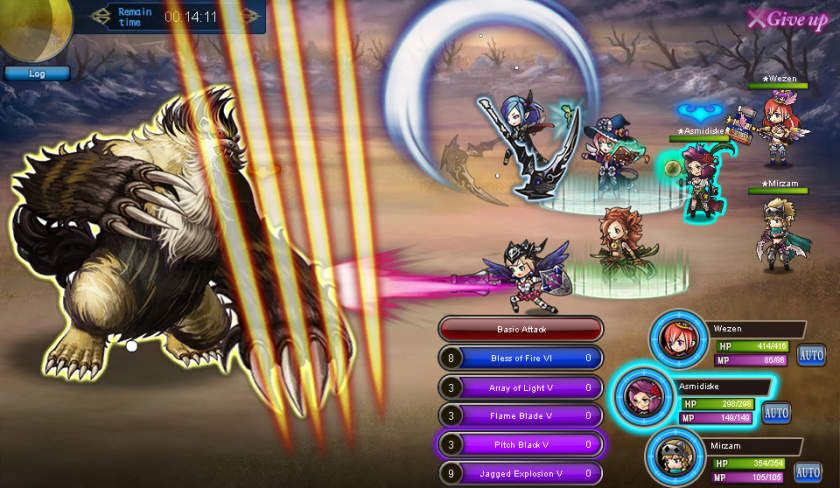Choose the Pitch Black V skill
The image size is (840, 488).
521,445
